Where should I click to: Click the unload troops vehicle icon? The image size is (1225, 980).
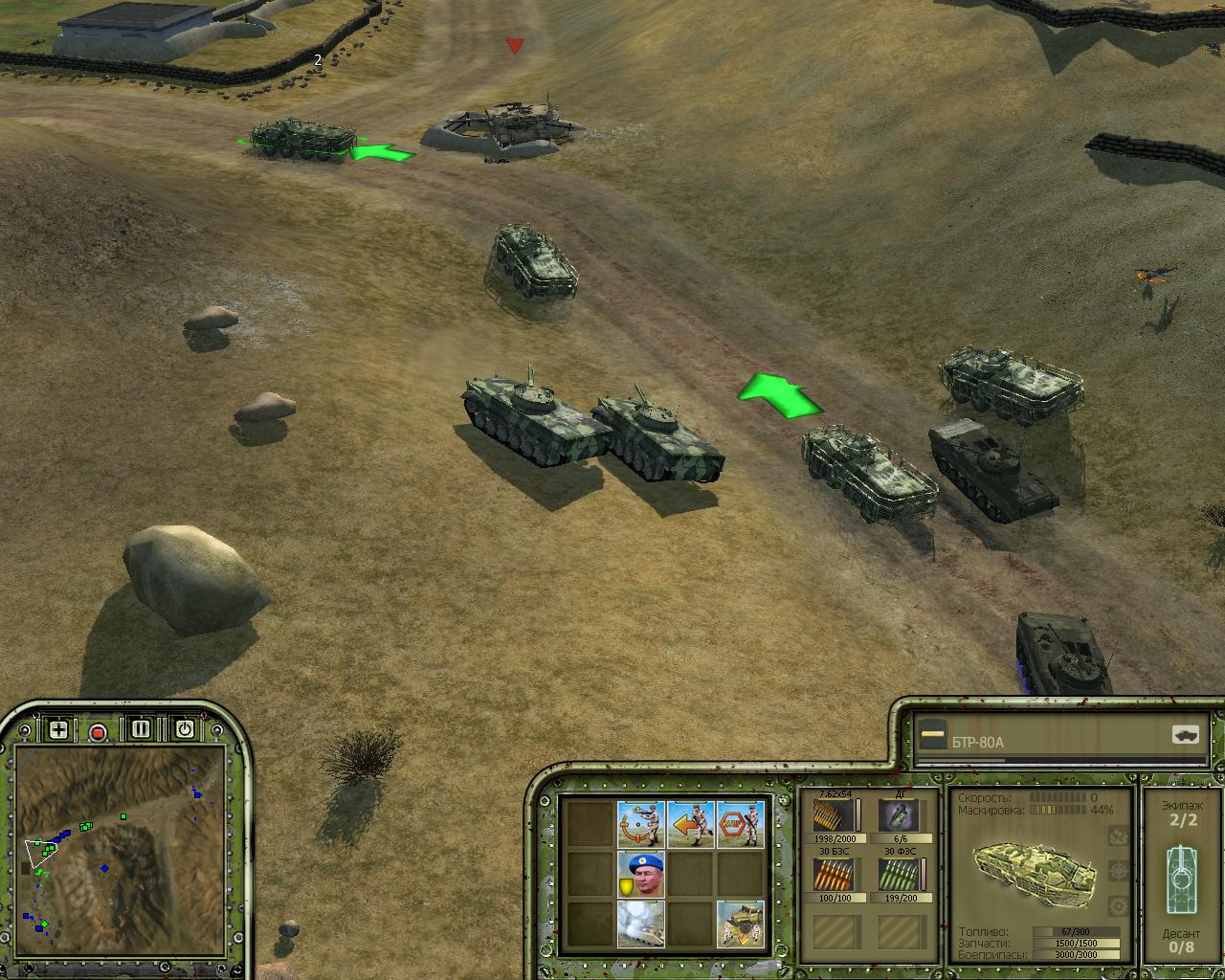tap(741, 923)
